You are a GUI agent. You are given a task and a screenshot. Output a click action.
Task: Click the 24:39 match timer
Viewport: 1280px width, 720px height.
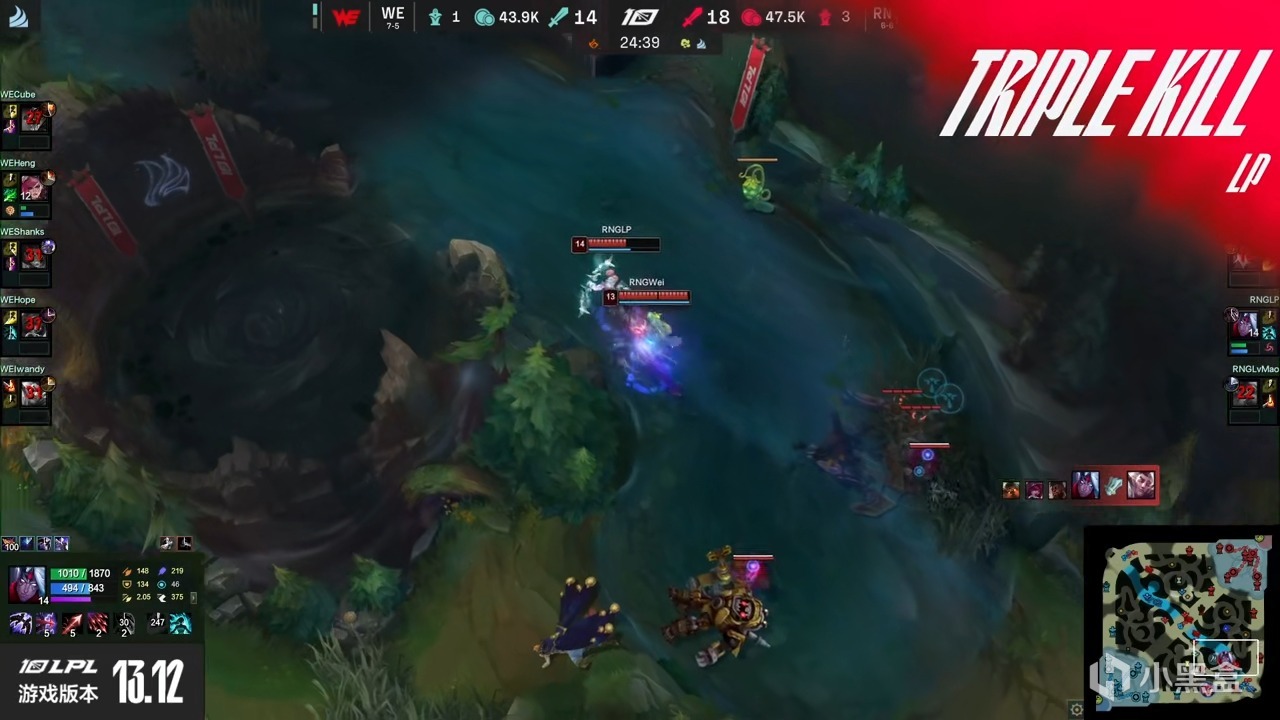click(x=638, y=42)
